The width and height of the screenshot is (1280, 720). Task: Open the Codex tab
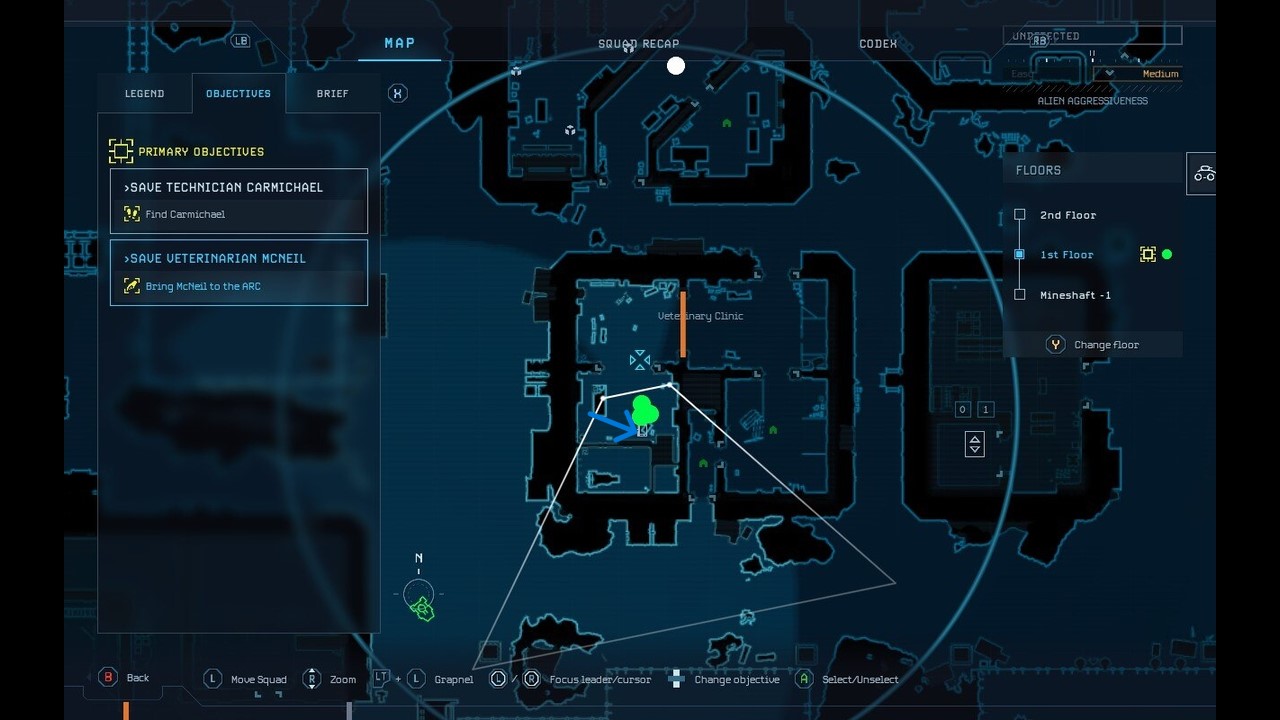click(877, 44)
